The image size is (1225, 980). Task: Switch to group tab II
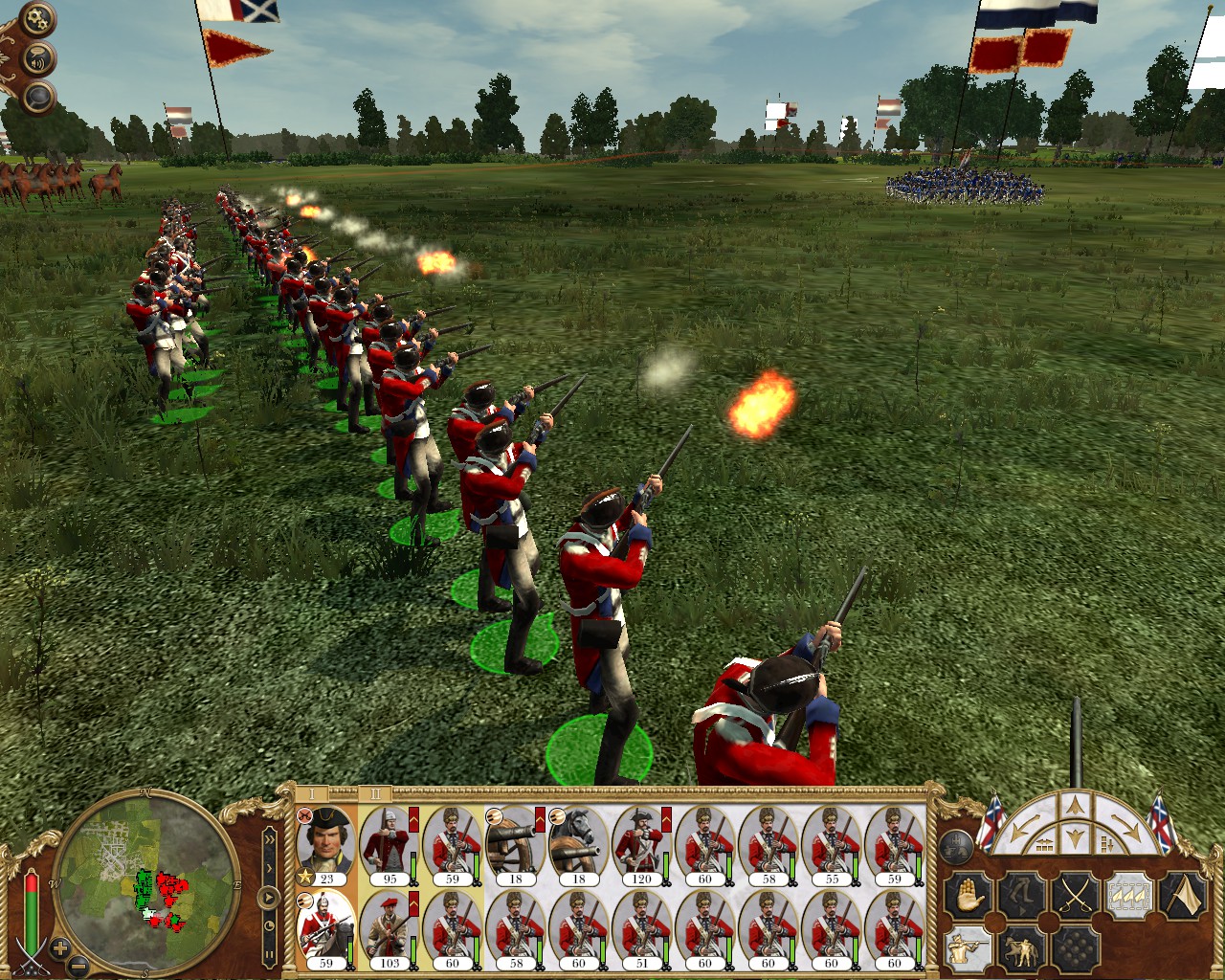click(x=375, y=793)
